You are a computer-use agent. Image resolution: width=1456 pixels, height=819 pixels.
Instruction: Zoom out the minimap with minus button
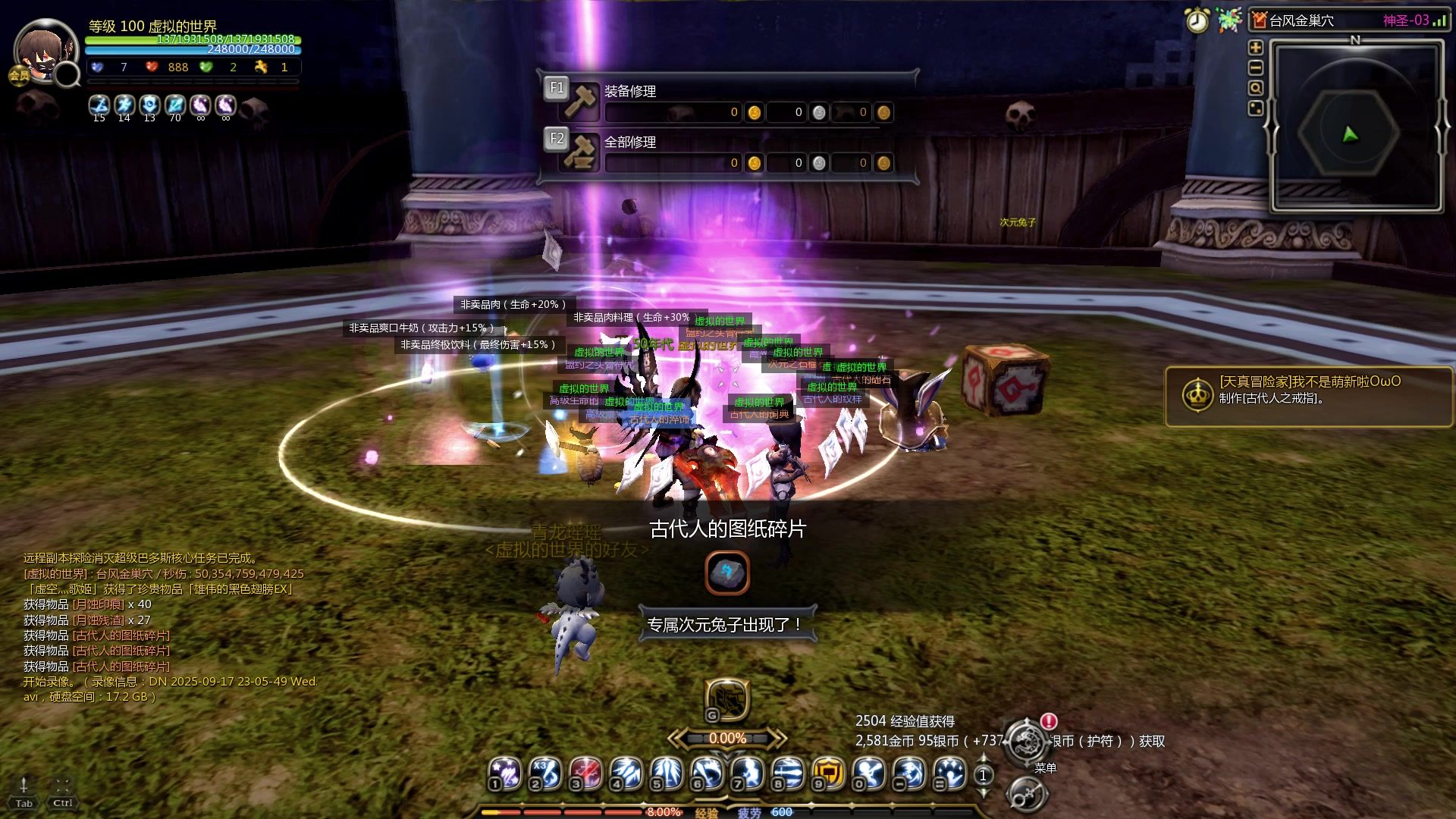coord(1256,68)
